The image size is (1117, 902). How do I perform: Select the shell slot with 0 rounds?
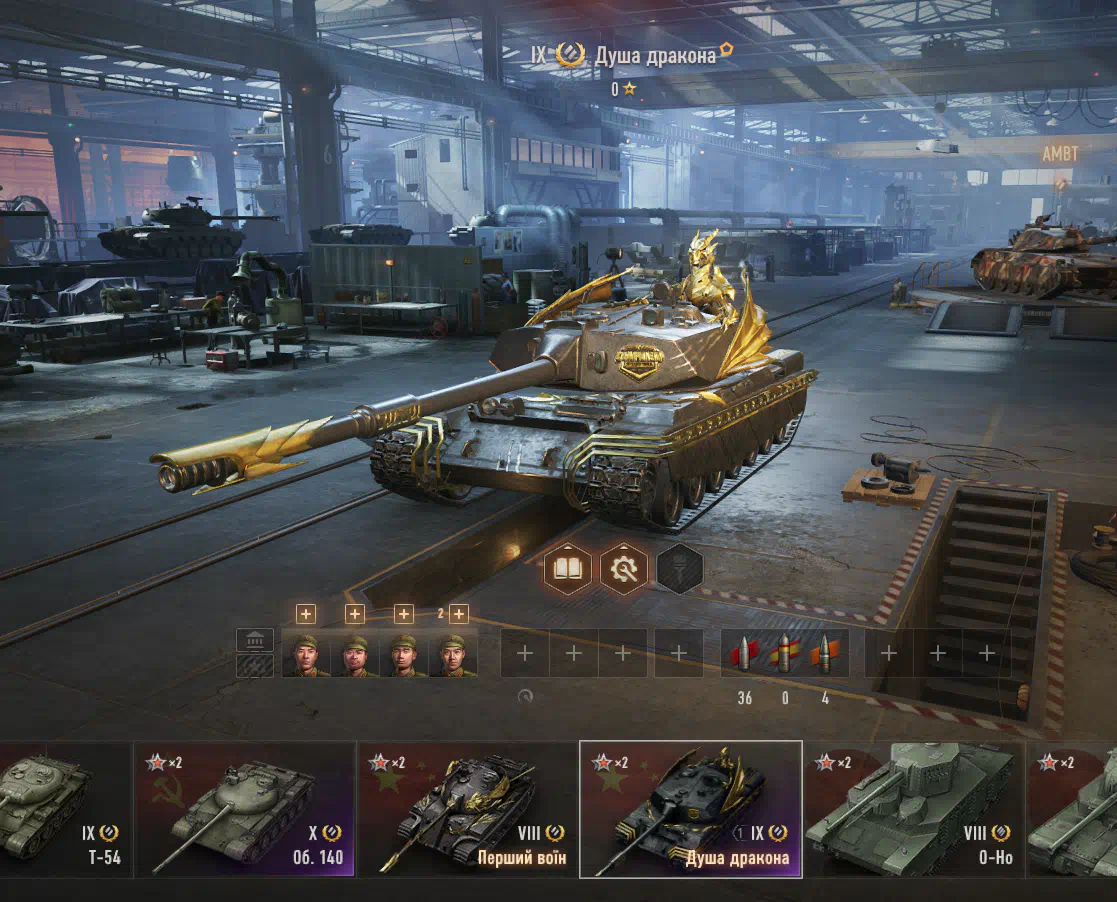785,654
